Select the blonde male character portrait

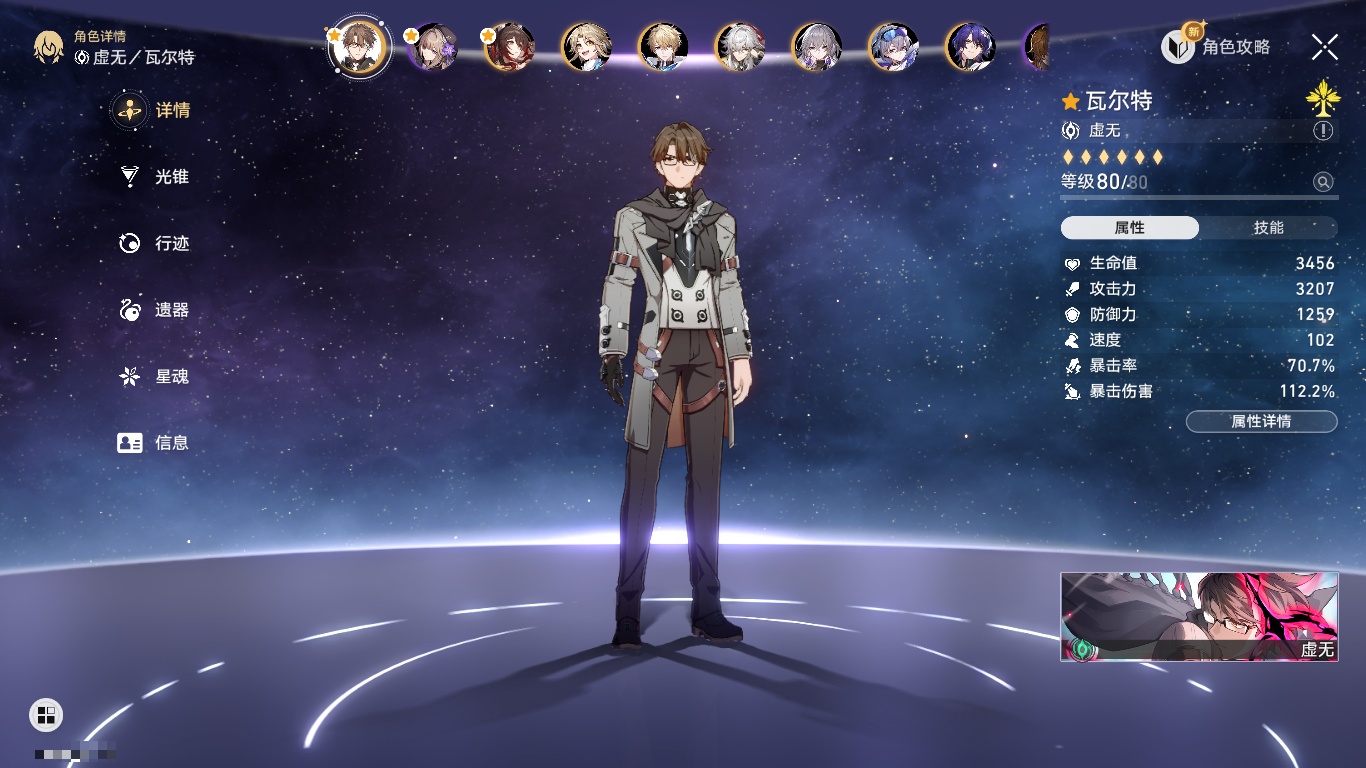coord(663,47)
